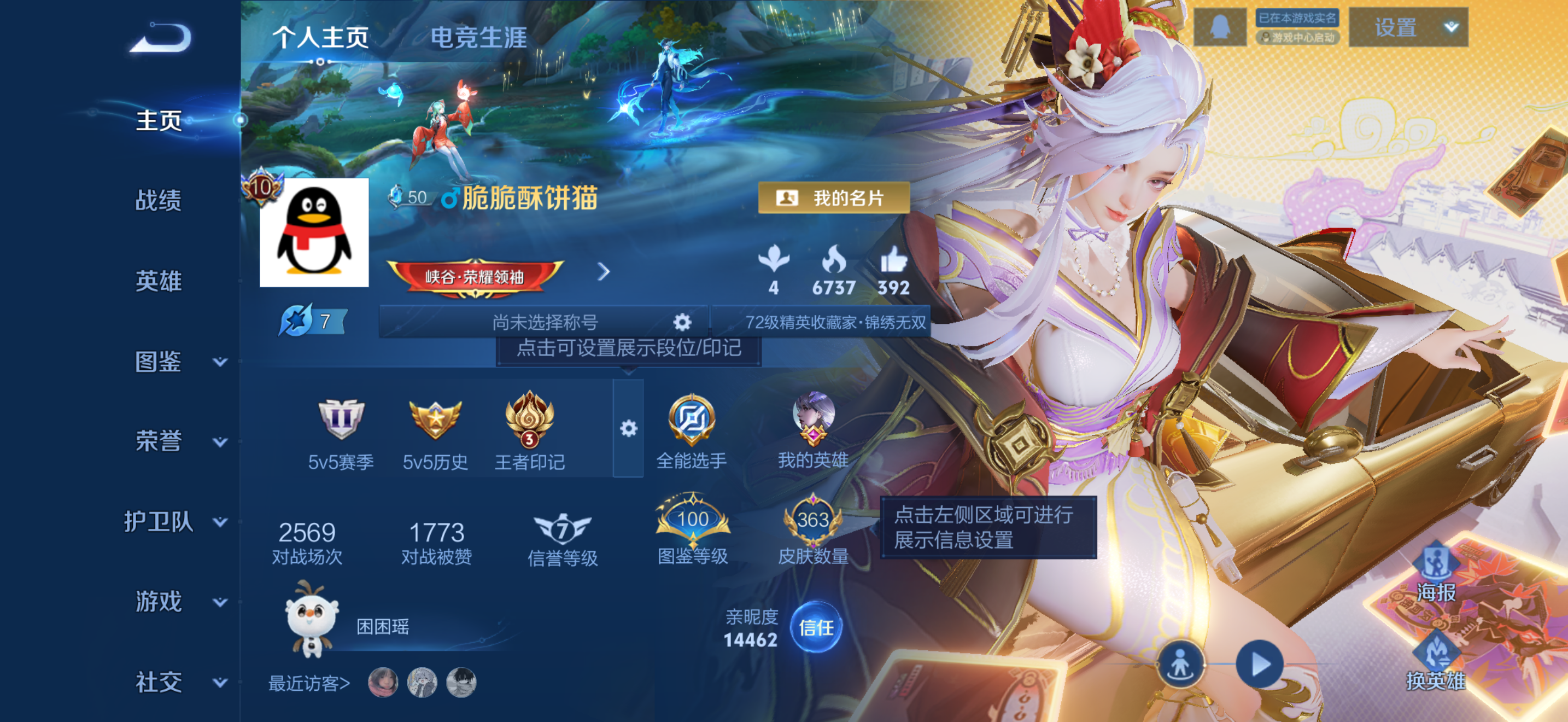Screen dimensions: 1568x722
Task: Switch to the 电竞生涯 tab
Action: [480, 37]
